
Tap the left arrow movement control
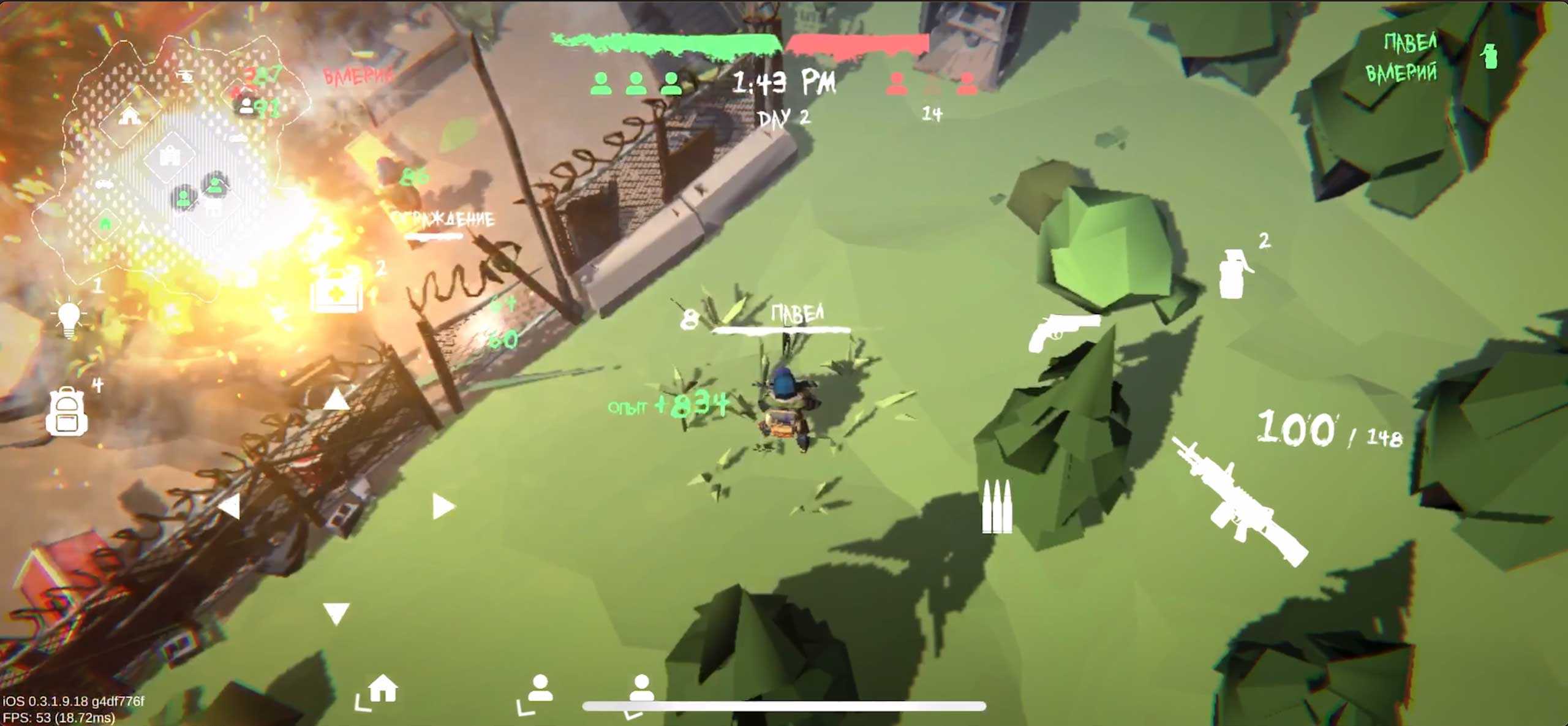(230, 507)
